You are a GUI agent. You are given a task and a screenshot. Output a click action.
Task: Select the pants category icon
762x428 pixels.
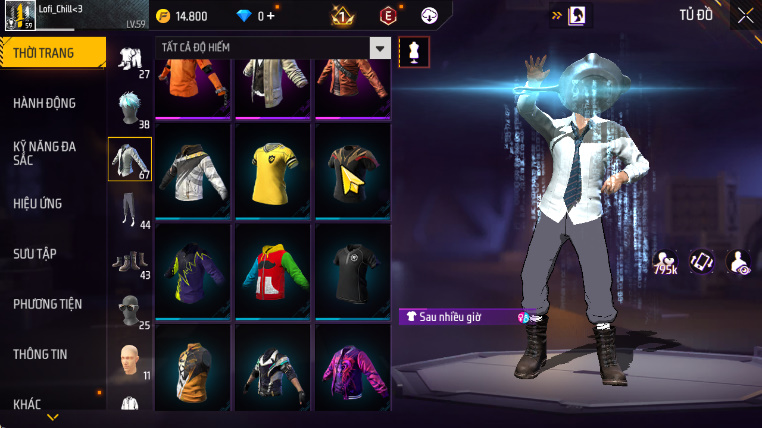[129, 206]
